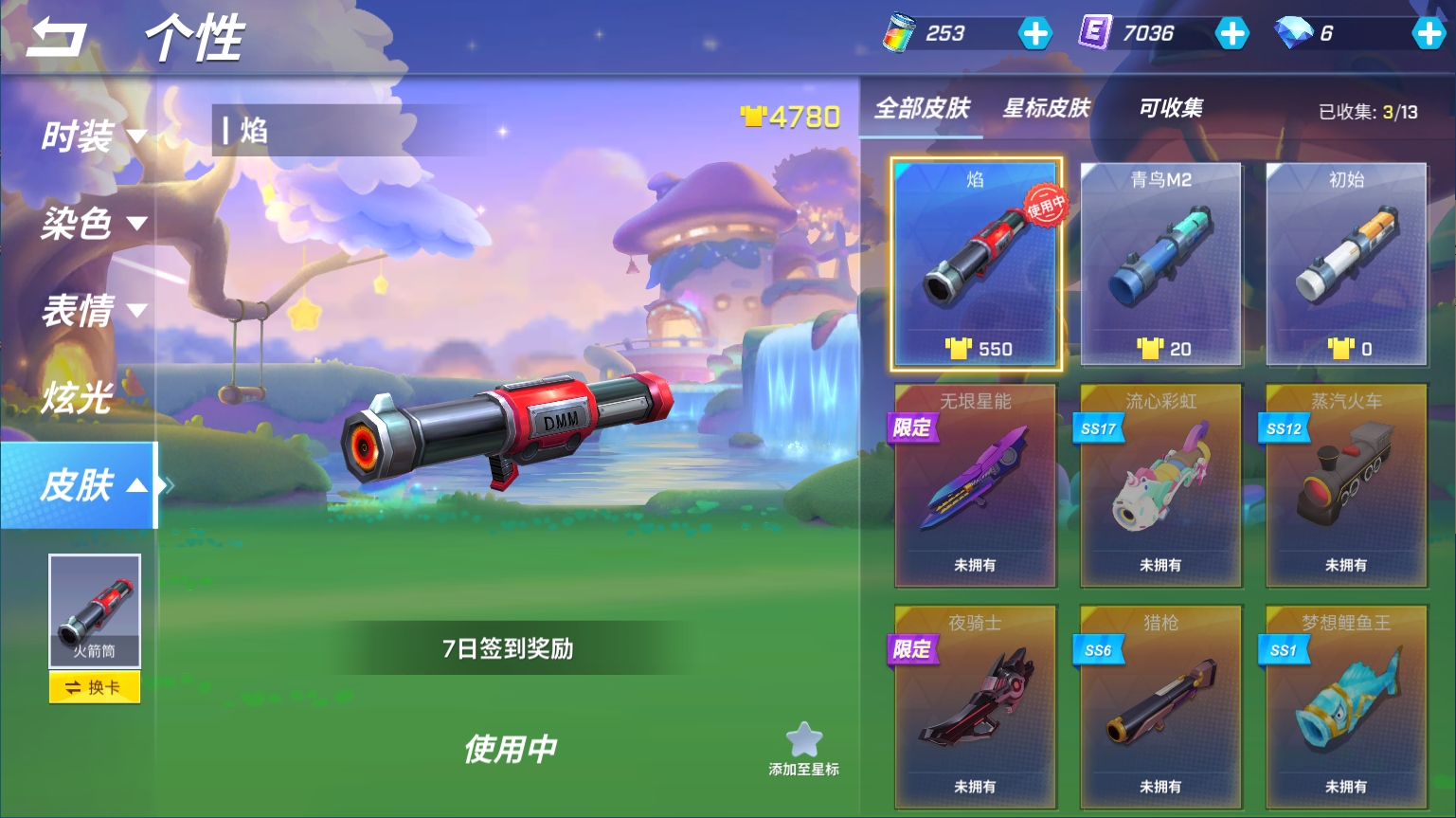
Task: Choose the 蒸汽火车 train skin
Action: point(1346,485)
